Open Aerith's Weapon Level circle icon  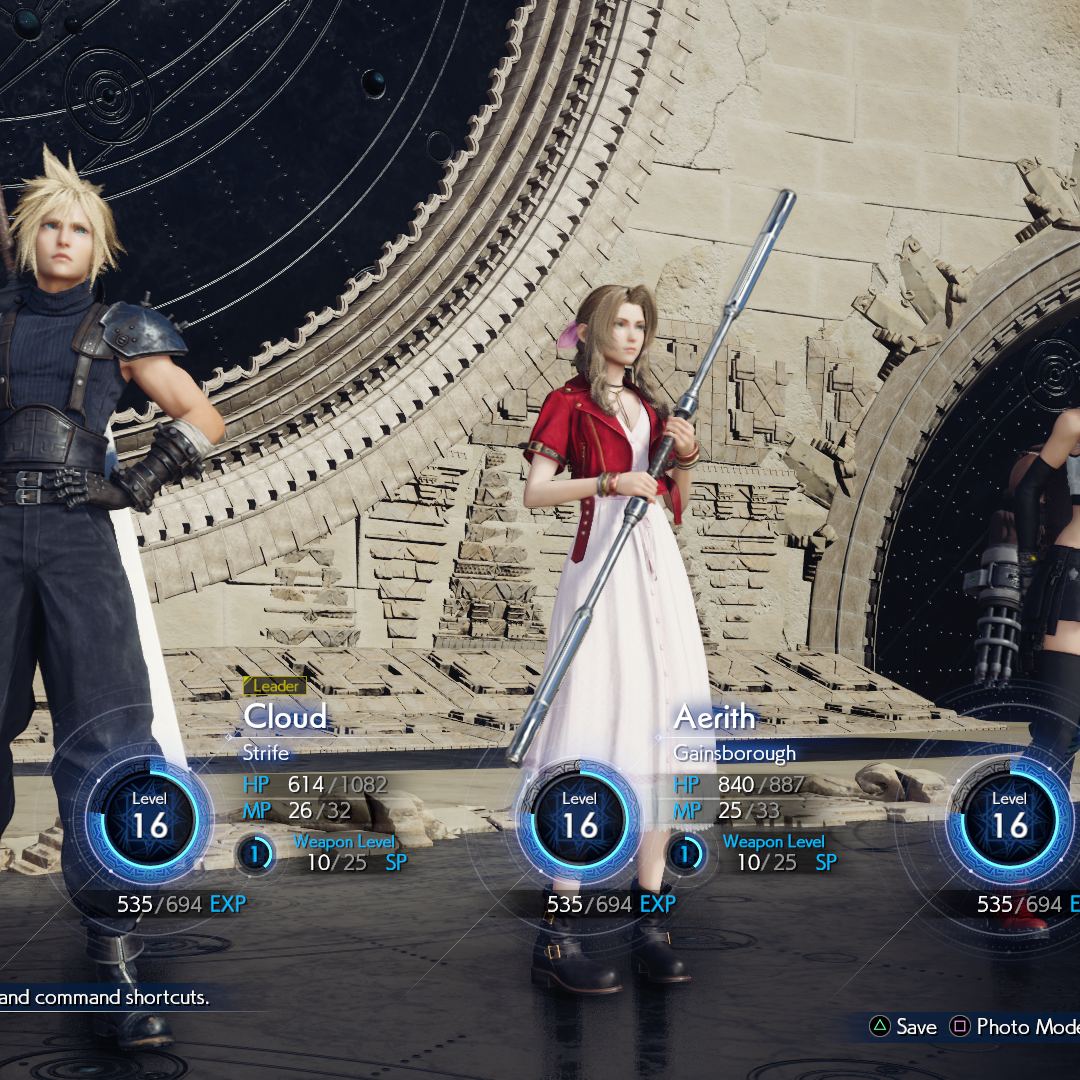686,855
